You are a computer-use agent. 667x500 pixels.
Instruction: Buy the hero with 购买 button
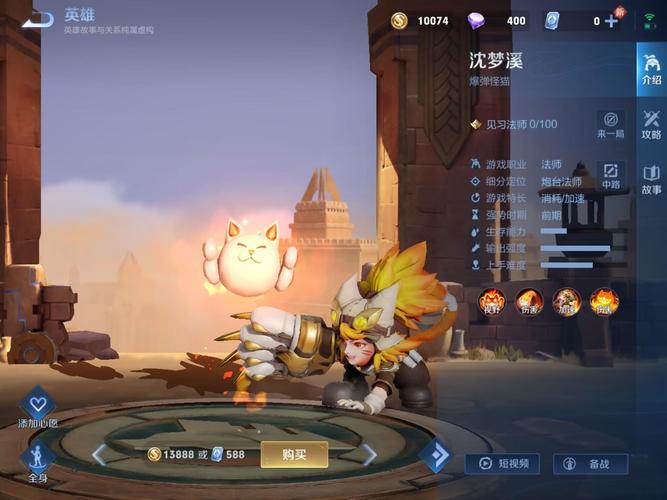tap(293, 454)
